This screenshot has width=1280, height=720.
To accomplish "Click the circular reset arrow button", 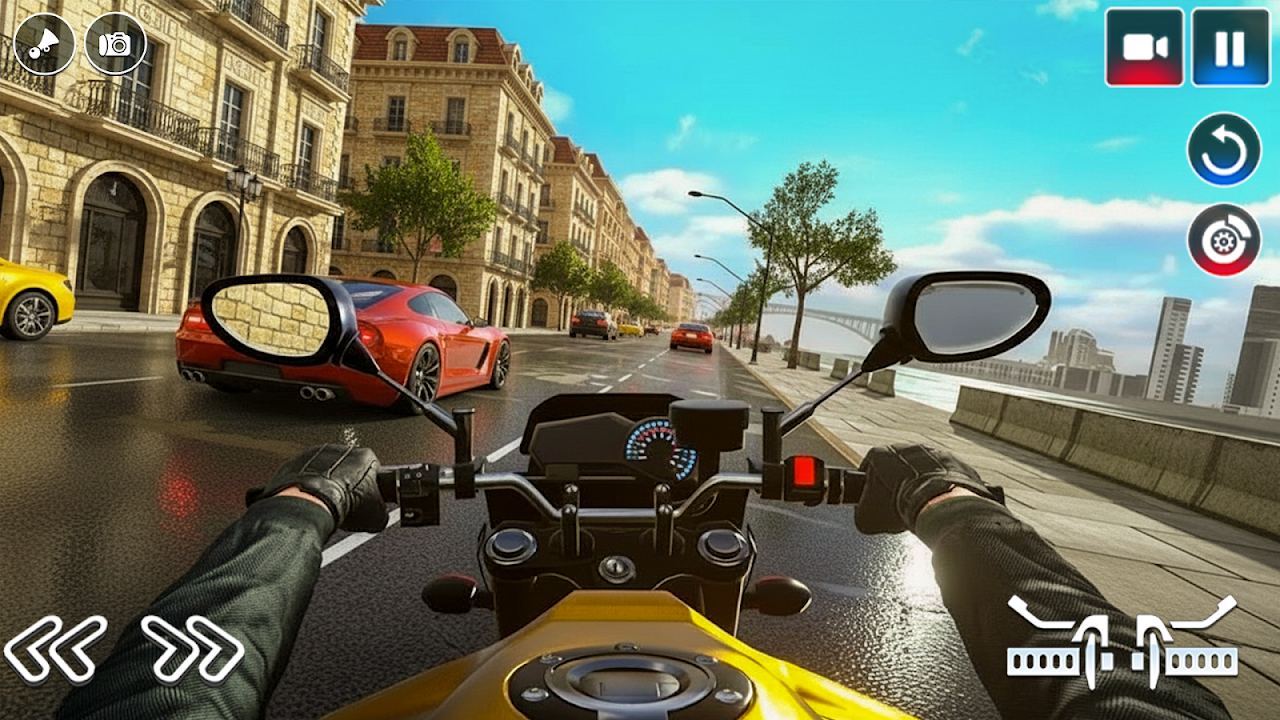I will click(1224, 150).
